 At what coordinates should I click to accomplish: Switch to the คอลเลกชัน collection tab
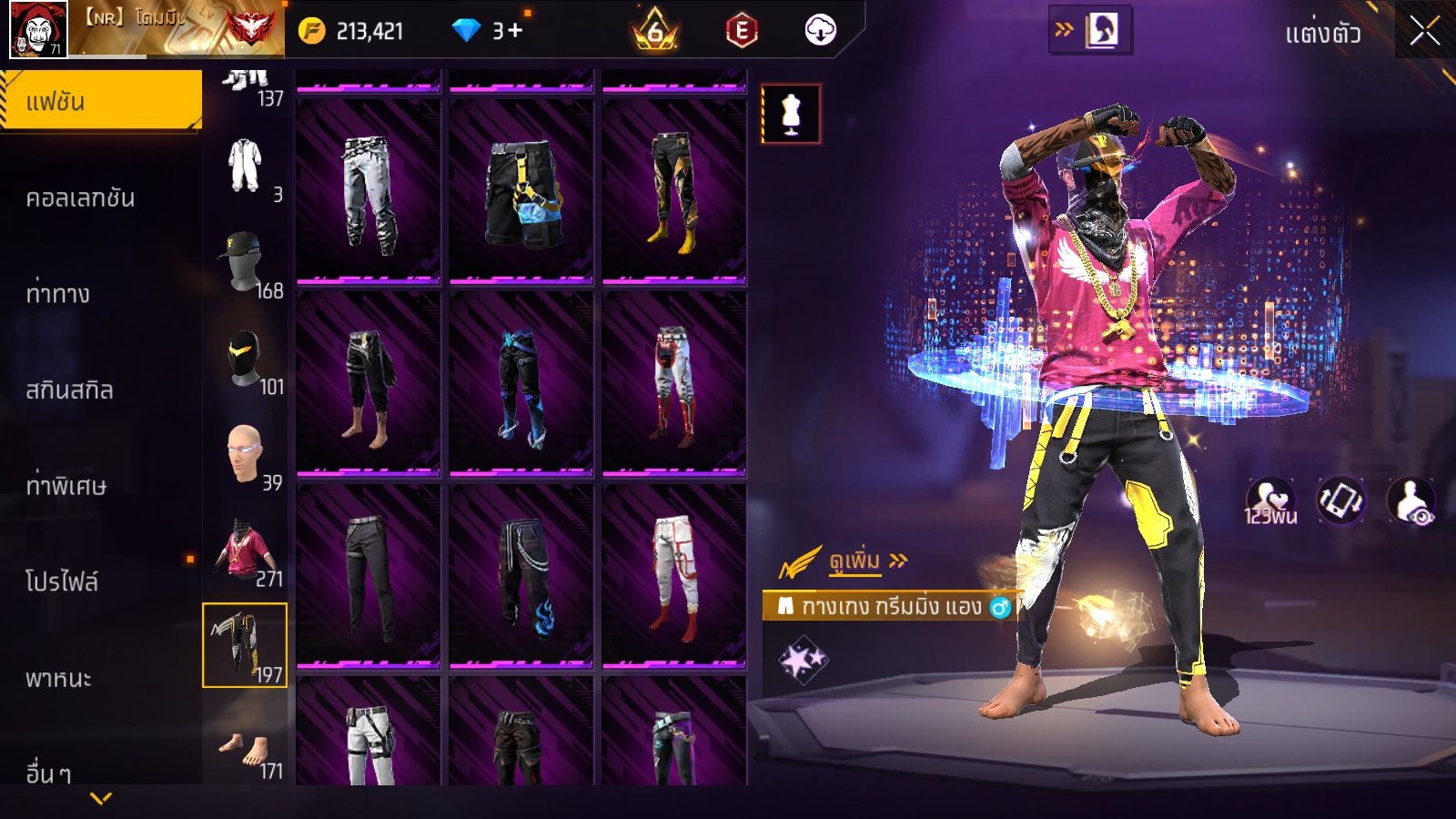[x=81, y=197]
